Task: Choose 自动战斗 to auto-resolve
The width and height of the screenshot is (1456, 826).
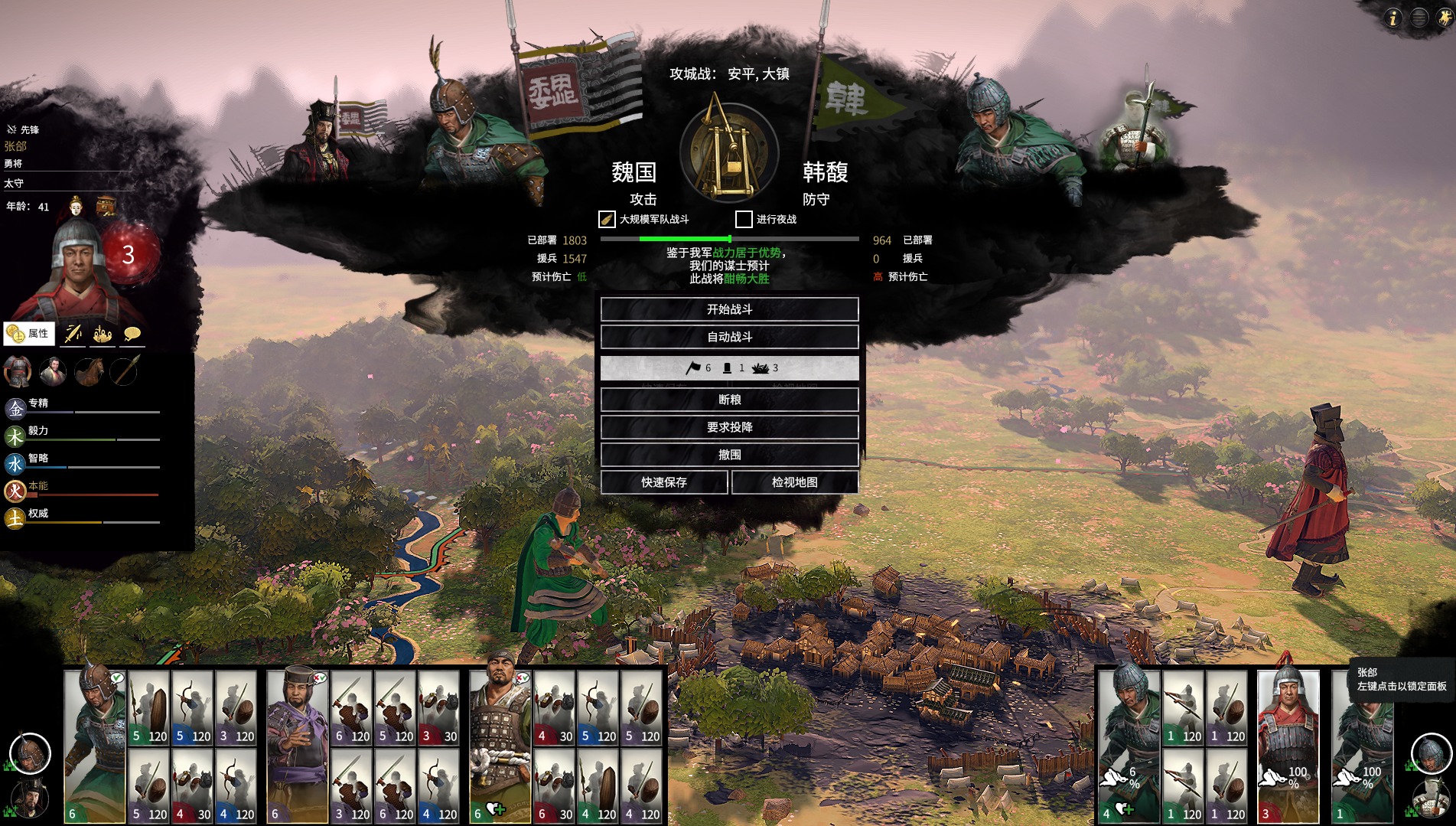Action: tap(729, 337)
